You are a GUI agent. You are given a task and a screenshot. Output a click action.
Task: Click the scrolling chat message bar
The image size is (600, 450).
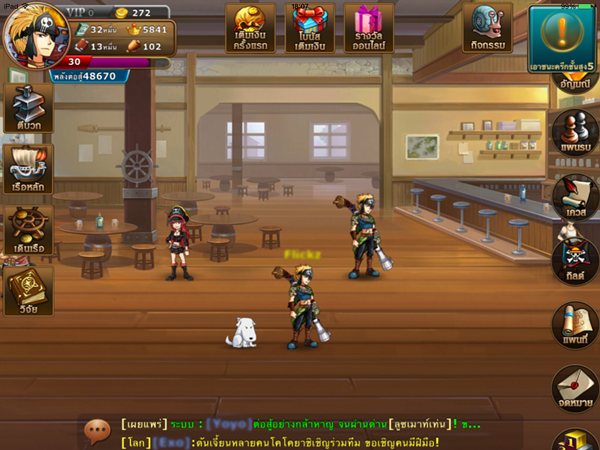point(300,432)
